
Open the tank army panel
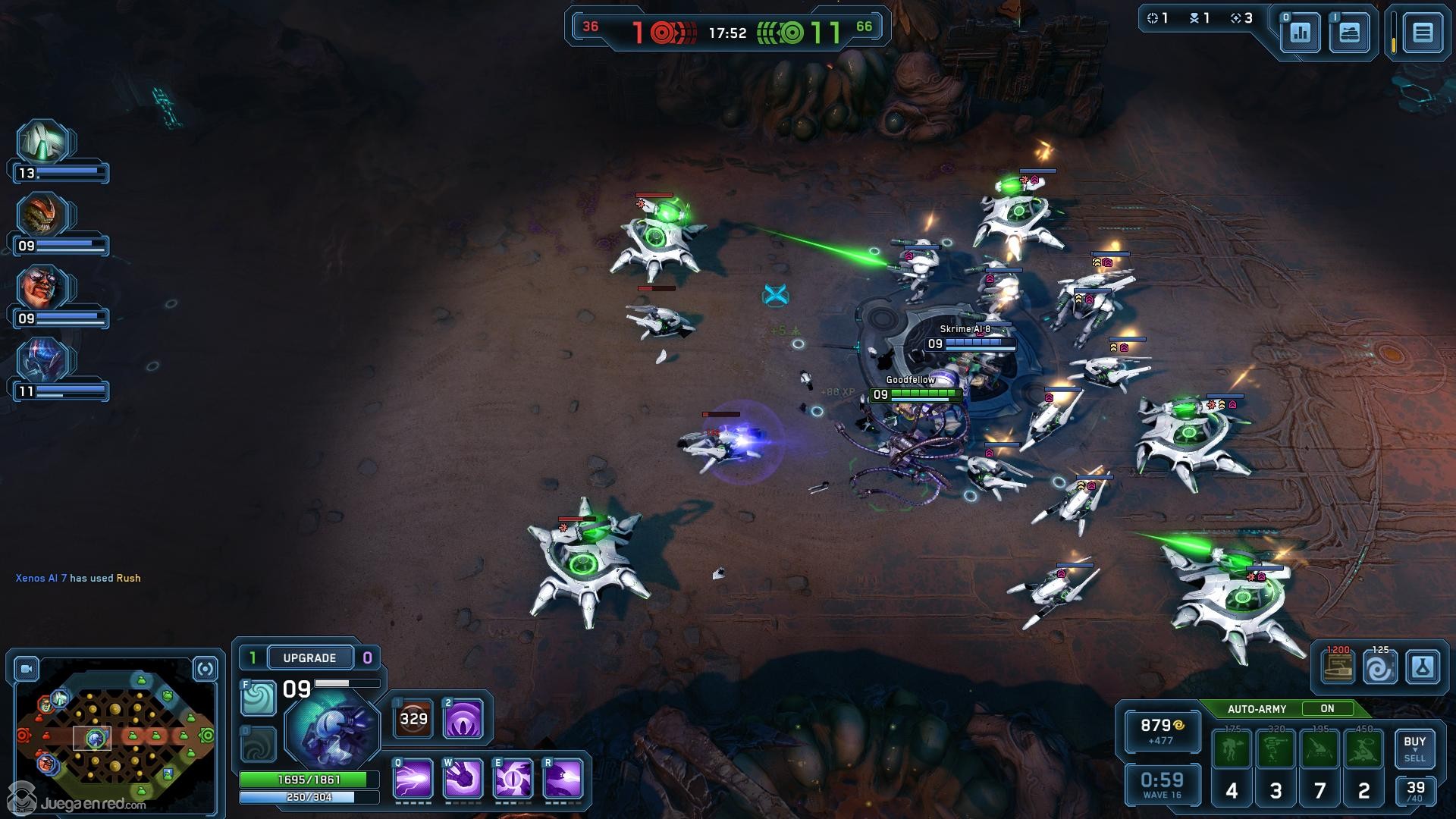click(x=1349, y=33)
